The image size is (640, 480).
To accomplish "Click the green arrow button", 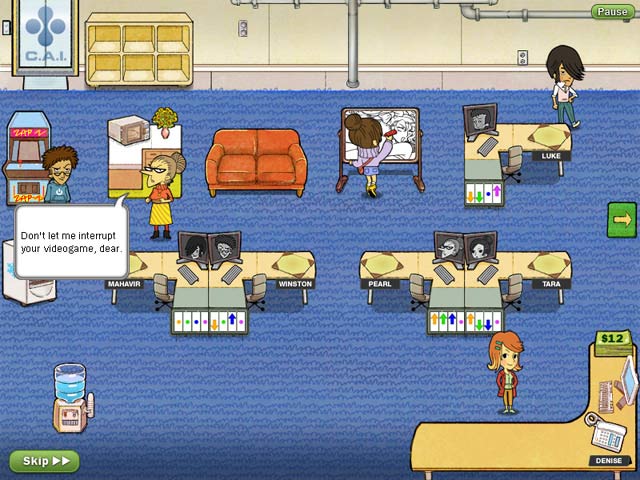I will click(x=621, y=219).
